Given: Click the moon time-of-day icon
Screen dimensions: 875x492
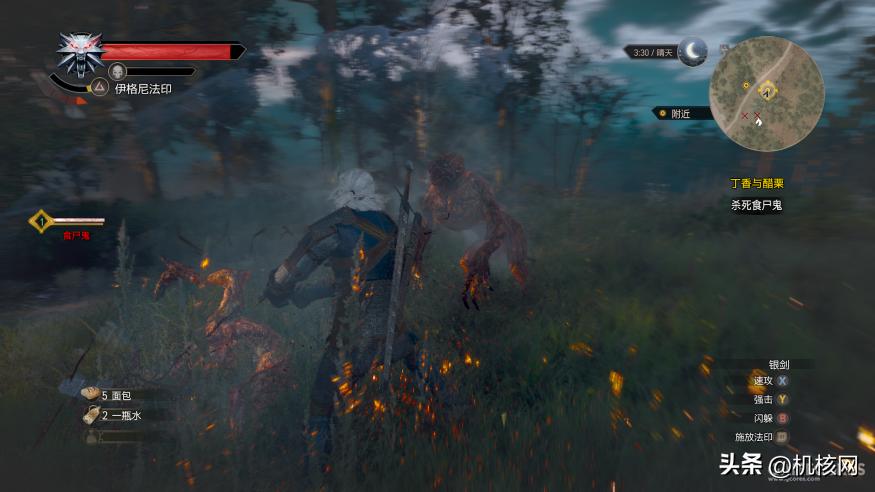Looking at the screenshot, I should 692,51.
